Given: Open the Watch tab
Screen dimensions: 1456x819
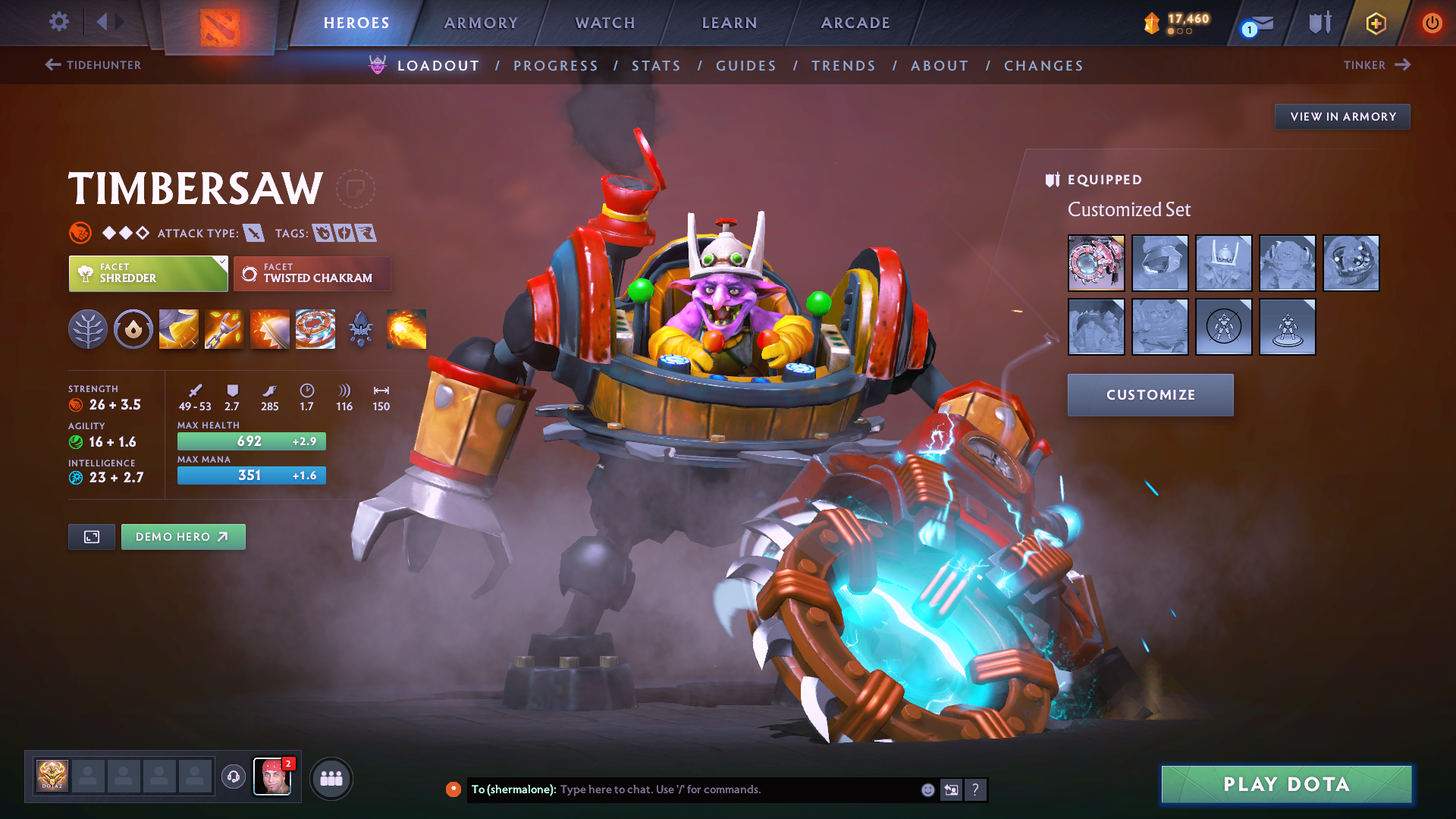Looking at the screenshot, I should pos(605,23).
